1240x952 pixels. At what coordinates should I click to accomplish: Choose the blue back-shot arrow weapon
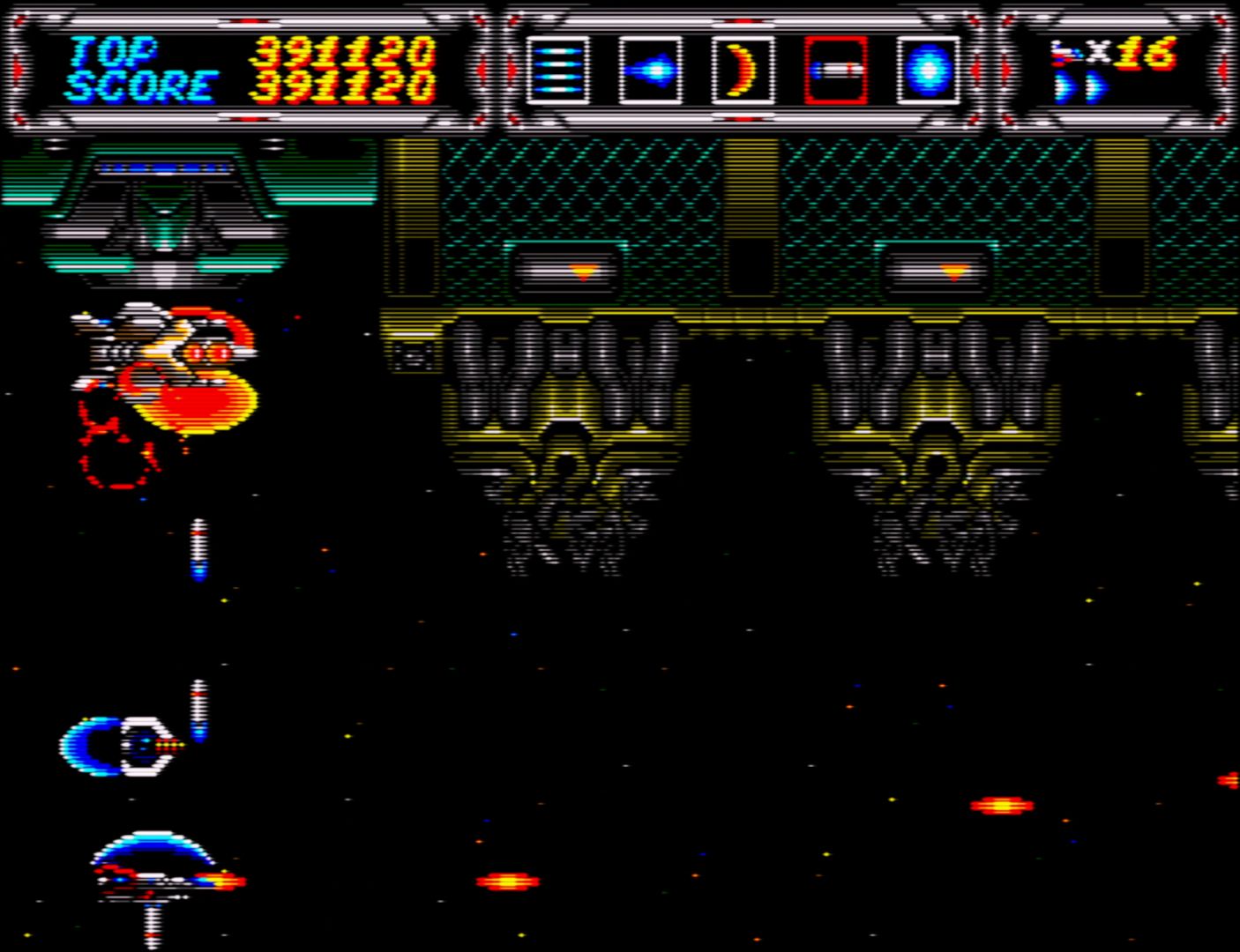pos(651,71)
